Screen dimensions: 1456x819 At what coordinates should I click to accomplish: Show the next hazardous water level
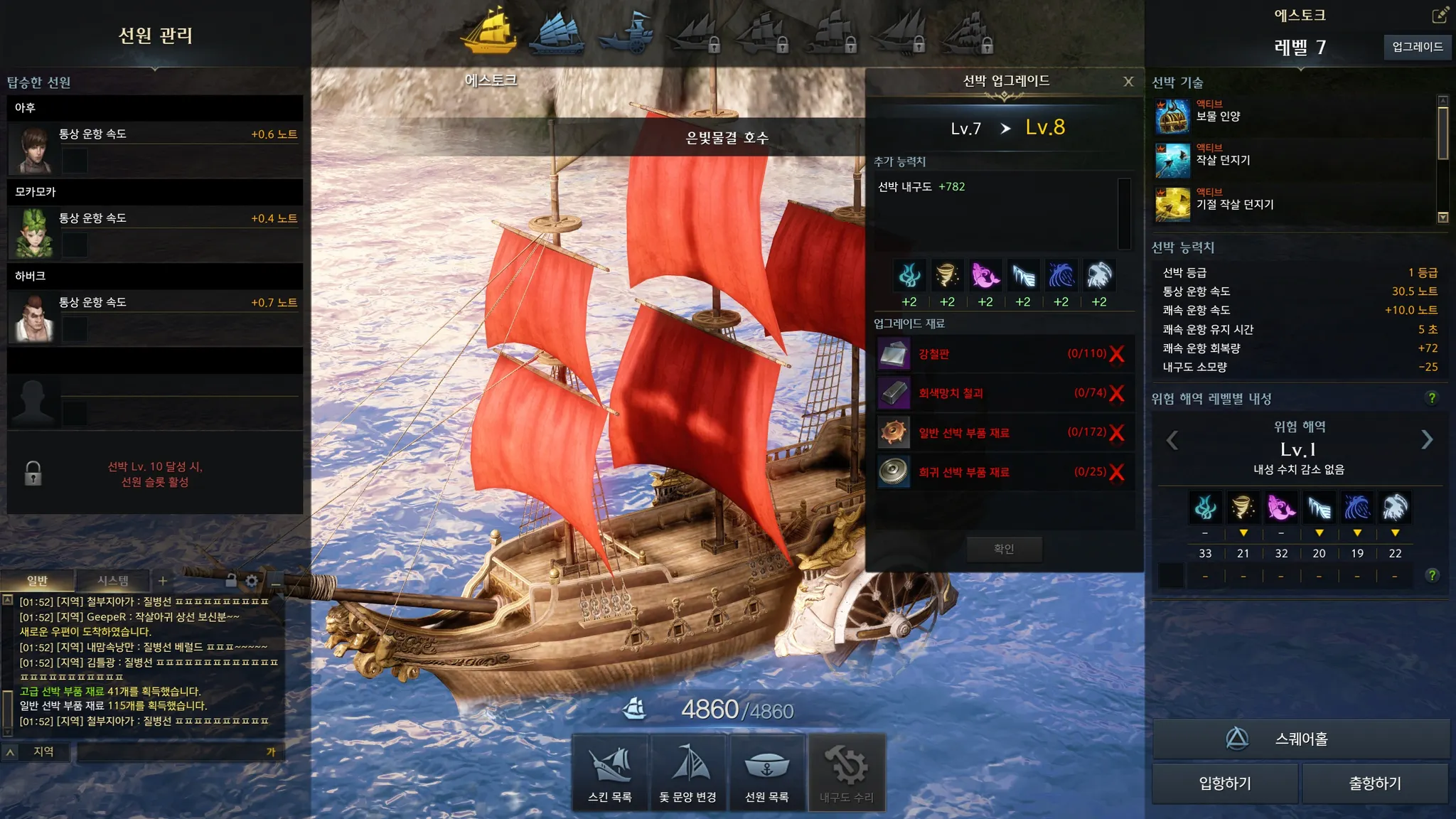coord(1427,440)
